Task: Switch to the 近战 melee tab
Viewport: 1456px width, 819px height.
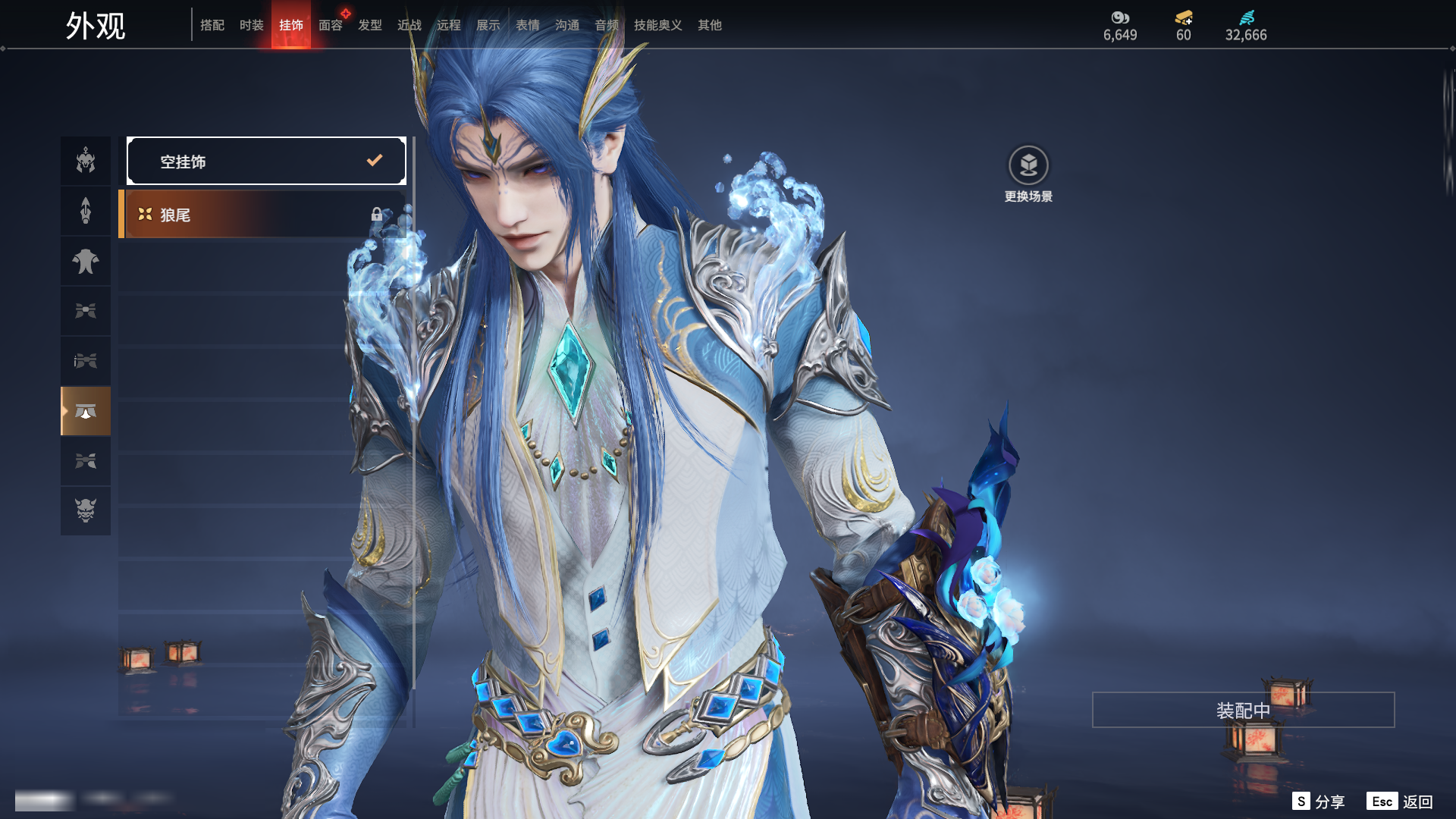Action: click(x=409, y=25)
